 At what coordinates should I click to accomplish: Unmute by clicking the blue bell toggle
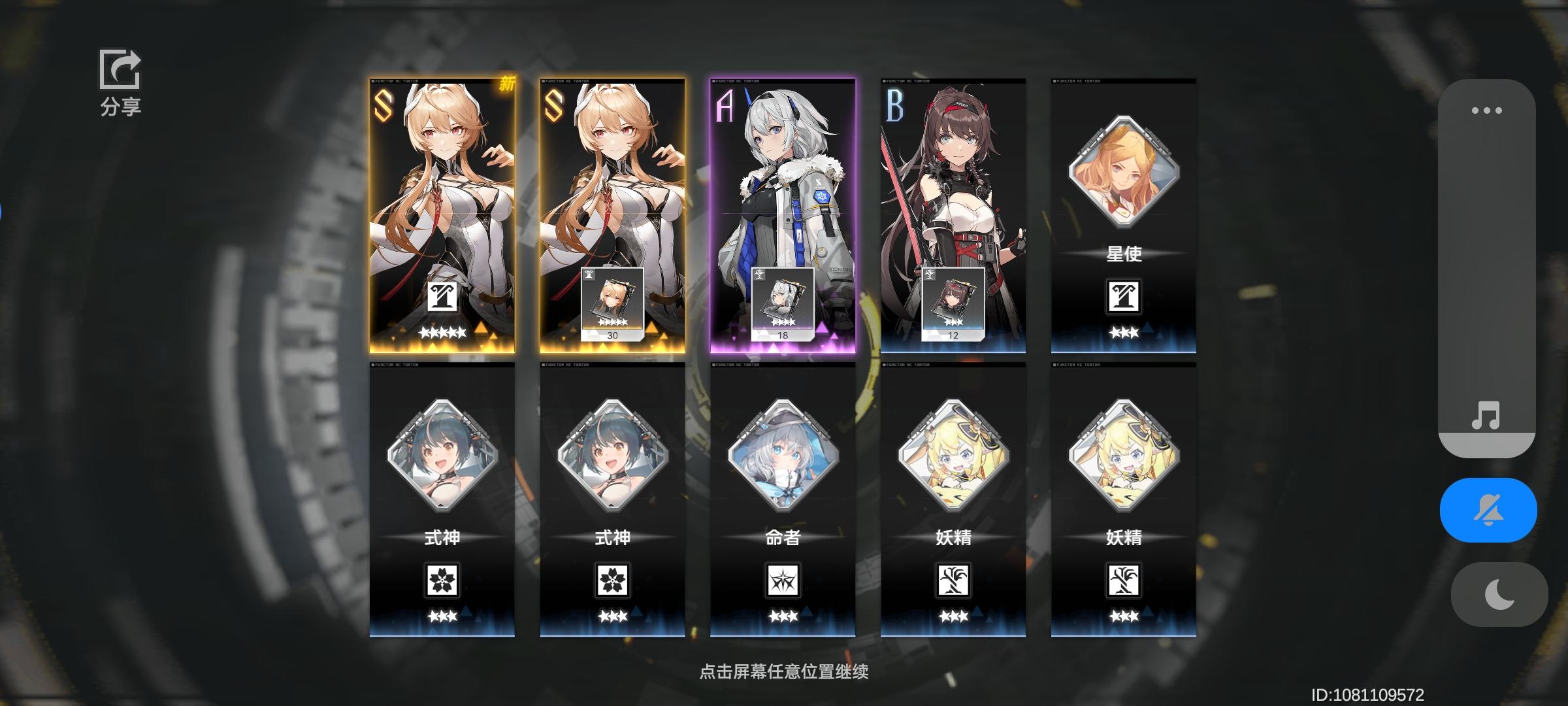1488,510
